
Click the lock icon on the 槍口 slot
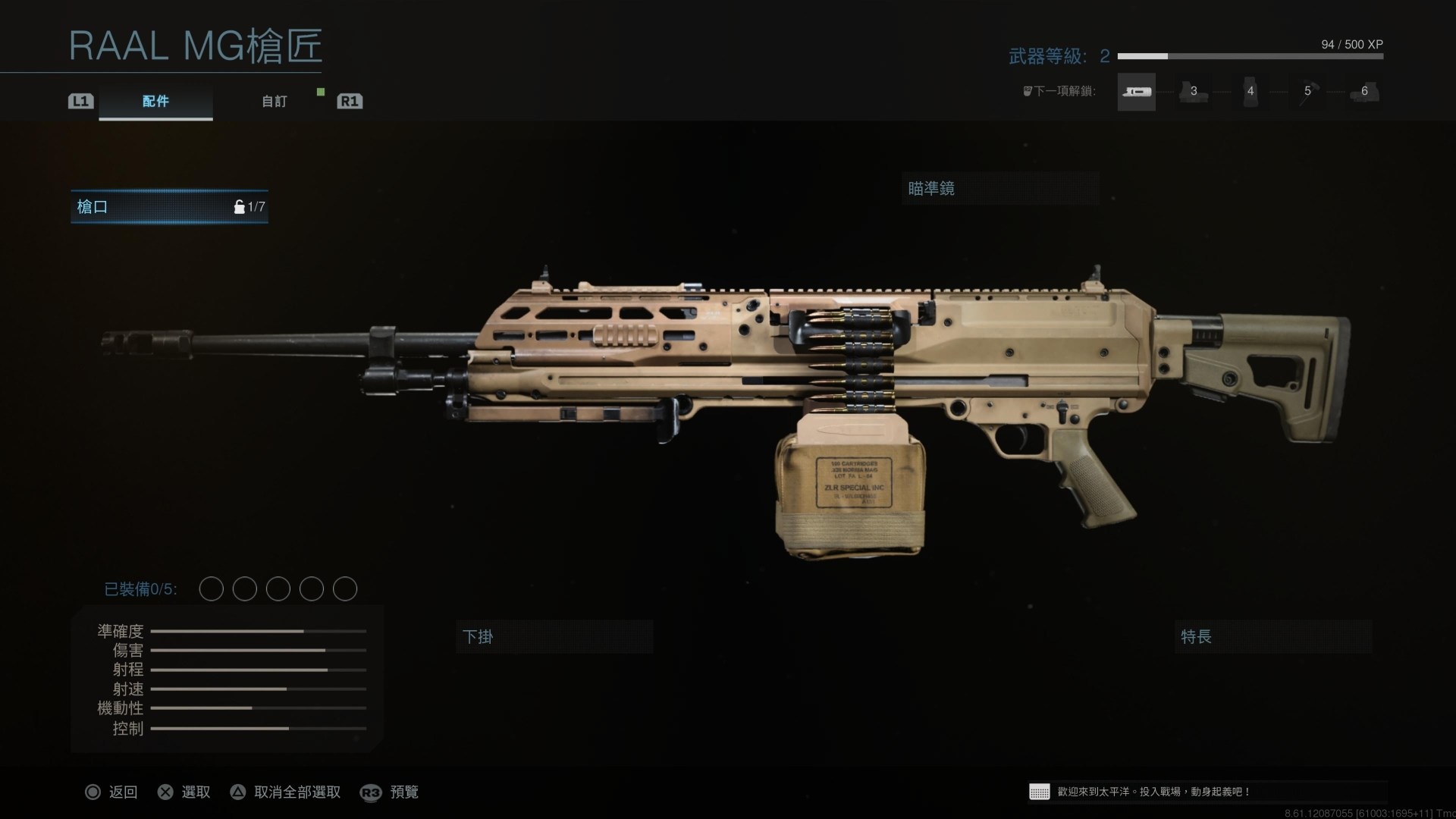click(241, 206)
